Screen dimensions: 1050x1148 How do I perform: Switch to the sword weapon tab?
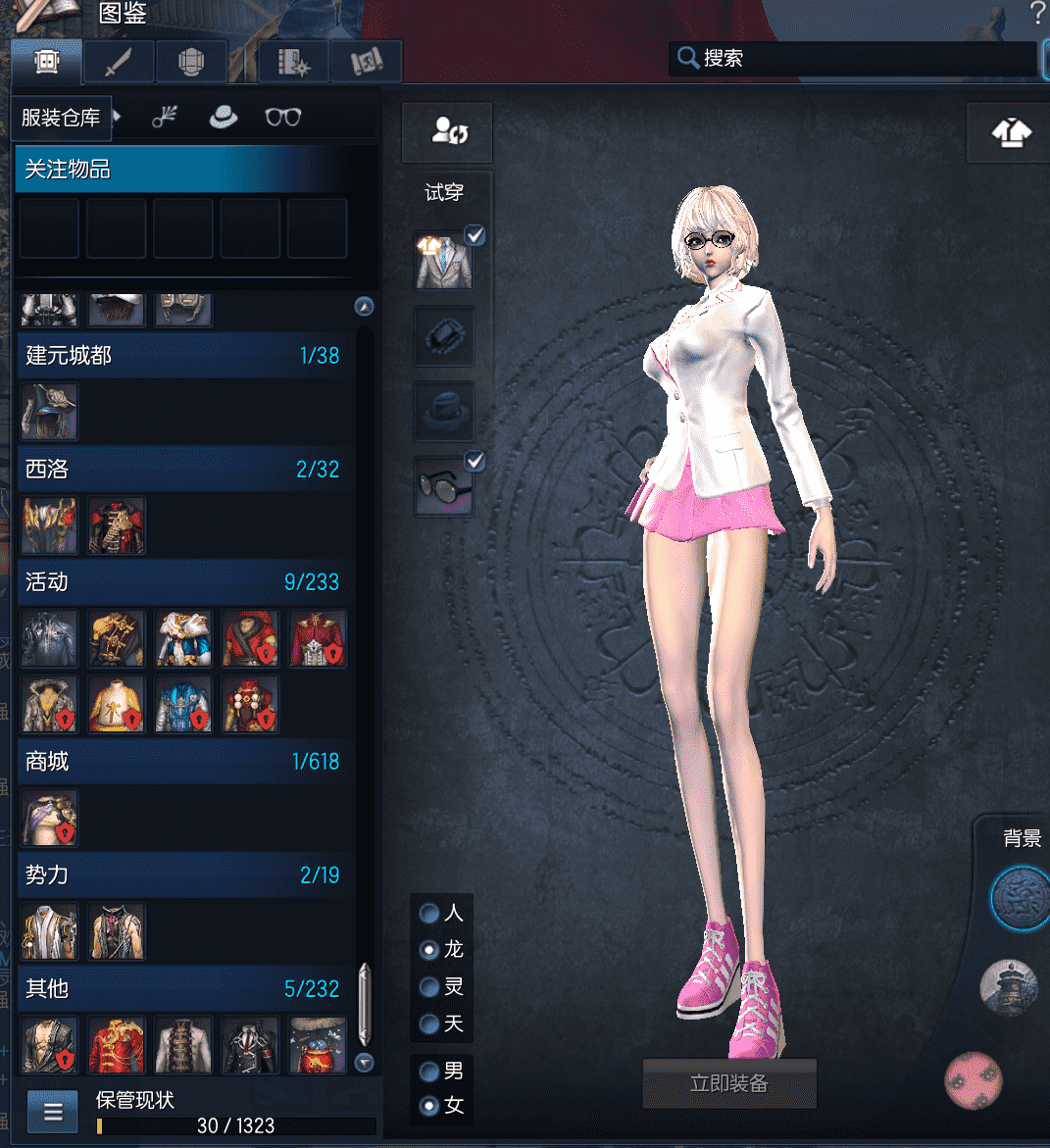tap(119, 63)
